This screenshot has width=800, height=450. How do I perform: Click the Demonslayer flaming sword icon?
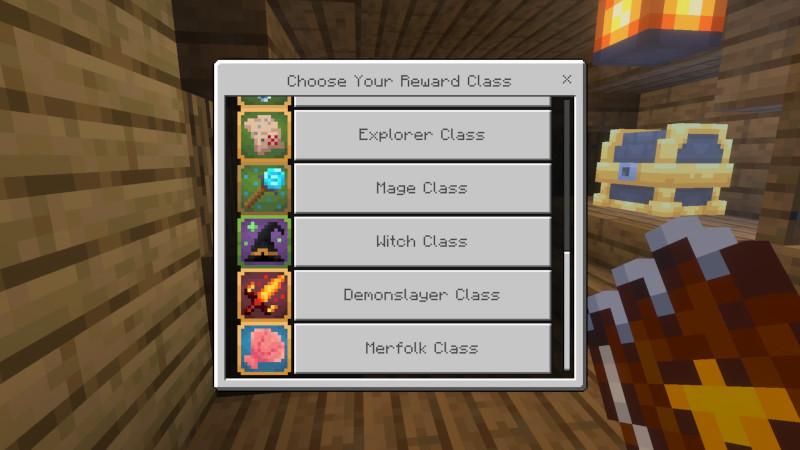coord(264,295)
